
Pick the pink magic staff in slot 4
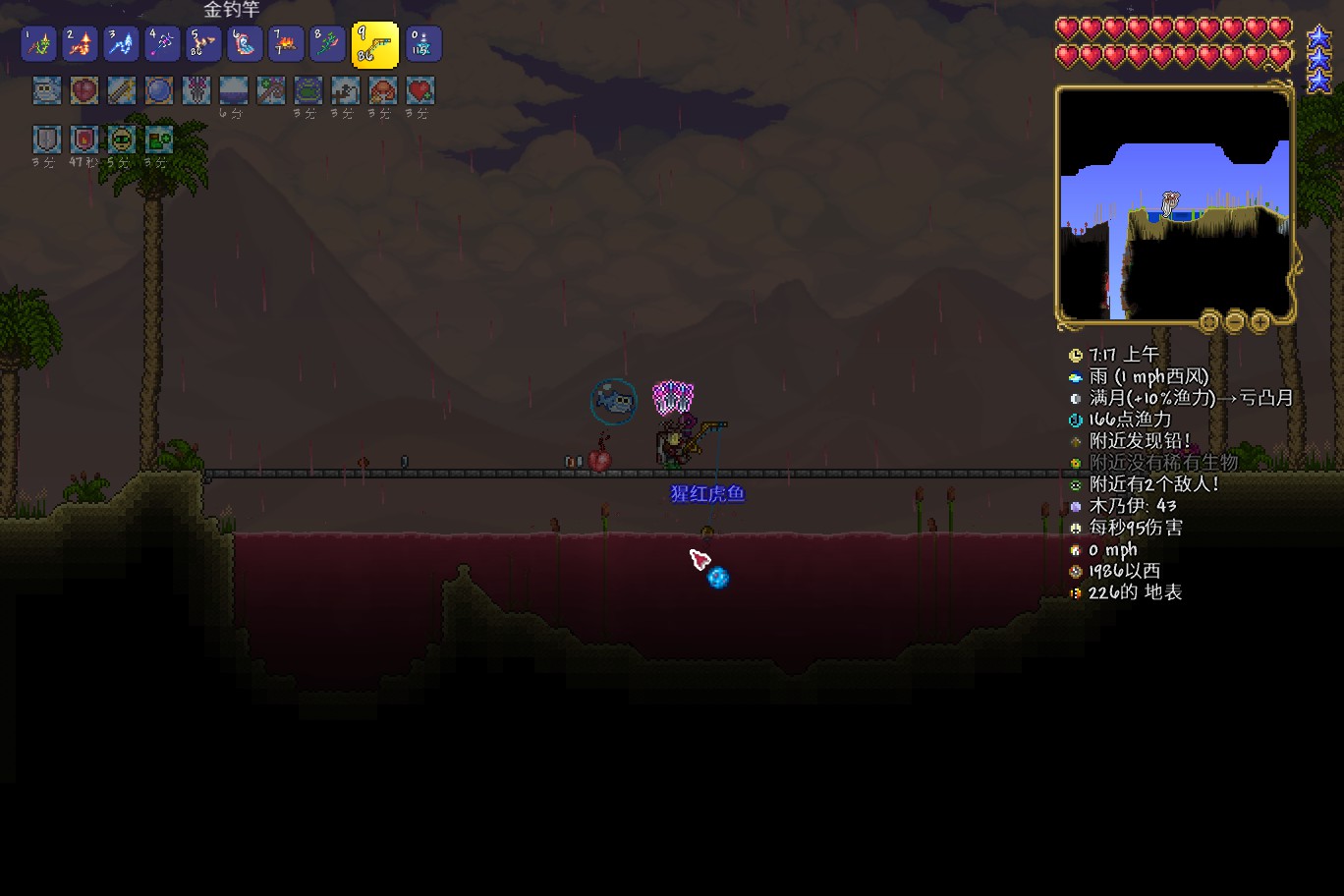tap(163, 44)
